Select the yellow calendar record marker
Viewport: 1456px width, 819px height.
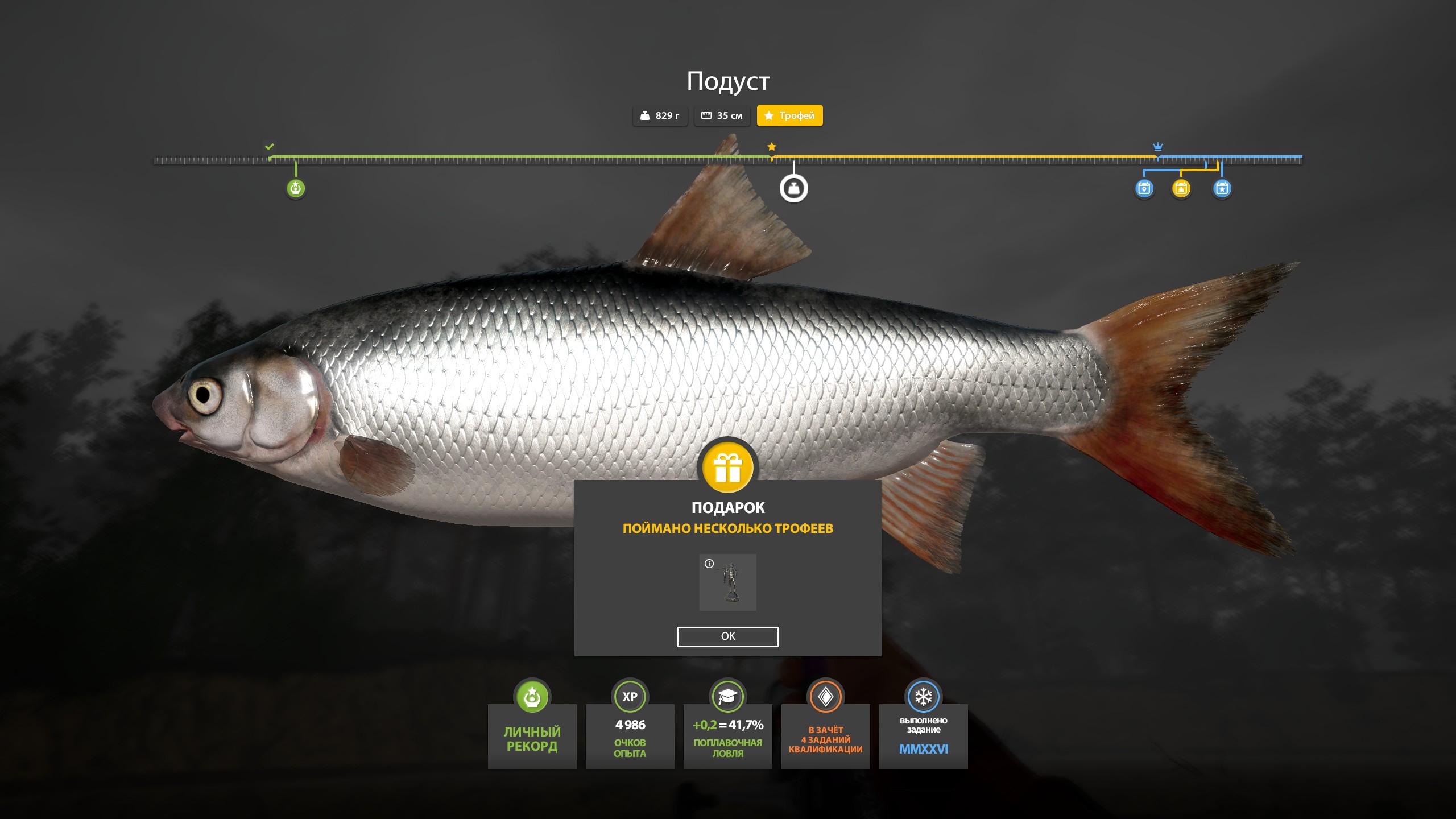pos(1181,188)
